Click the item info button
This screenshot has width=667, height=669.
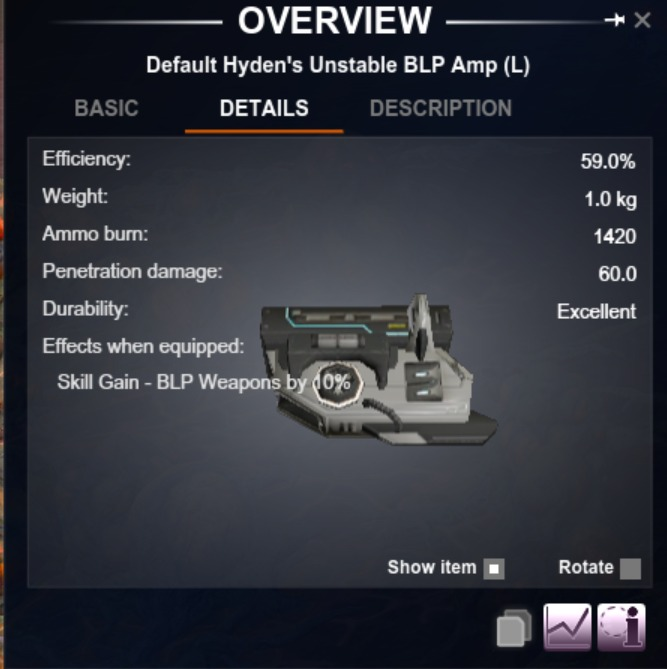point(621,628)
